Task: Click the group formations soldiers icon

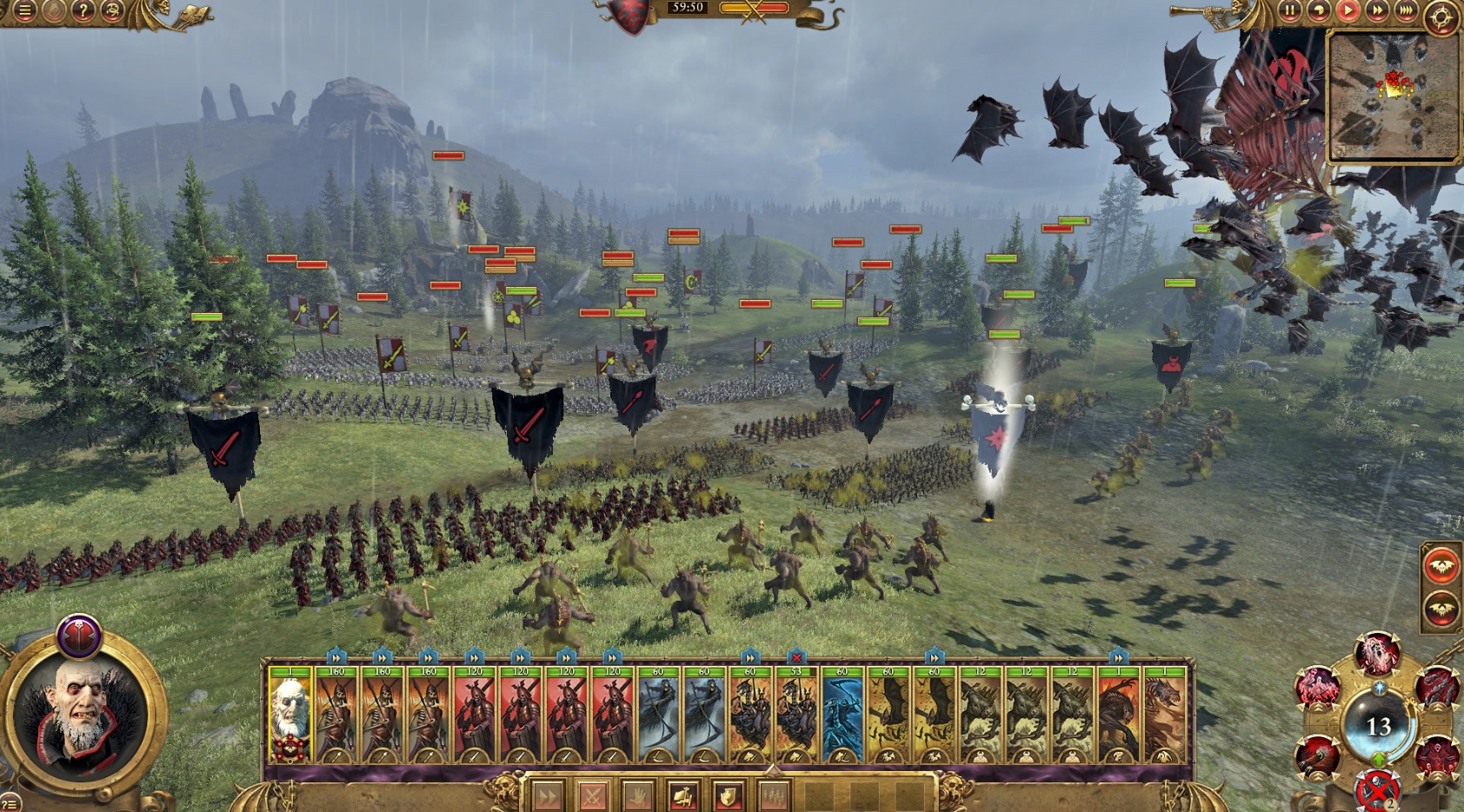Action: (774, 795)
